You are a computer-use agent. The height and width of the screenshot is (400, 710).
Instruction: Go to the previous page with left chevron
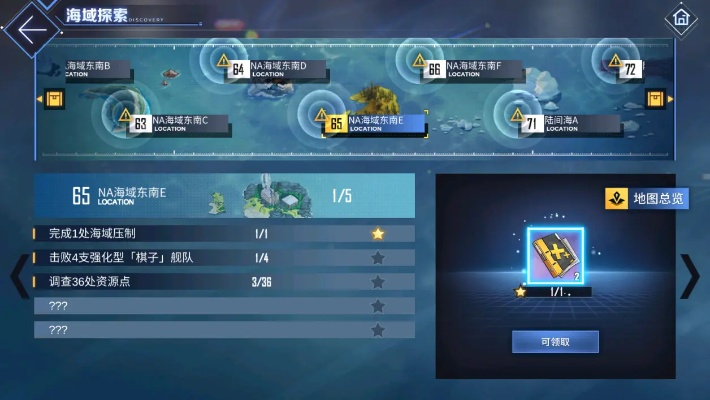[17, 277]
